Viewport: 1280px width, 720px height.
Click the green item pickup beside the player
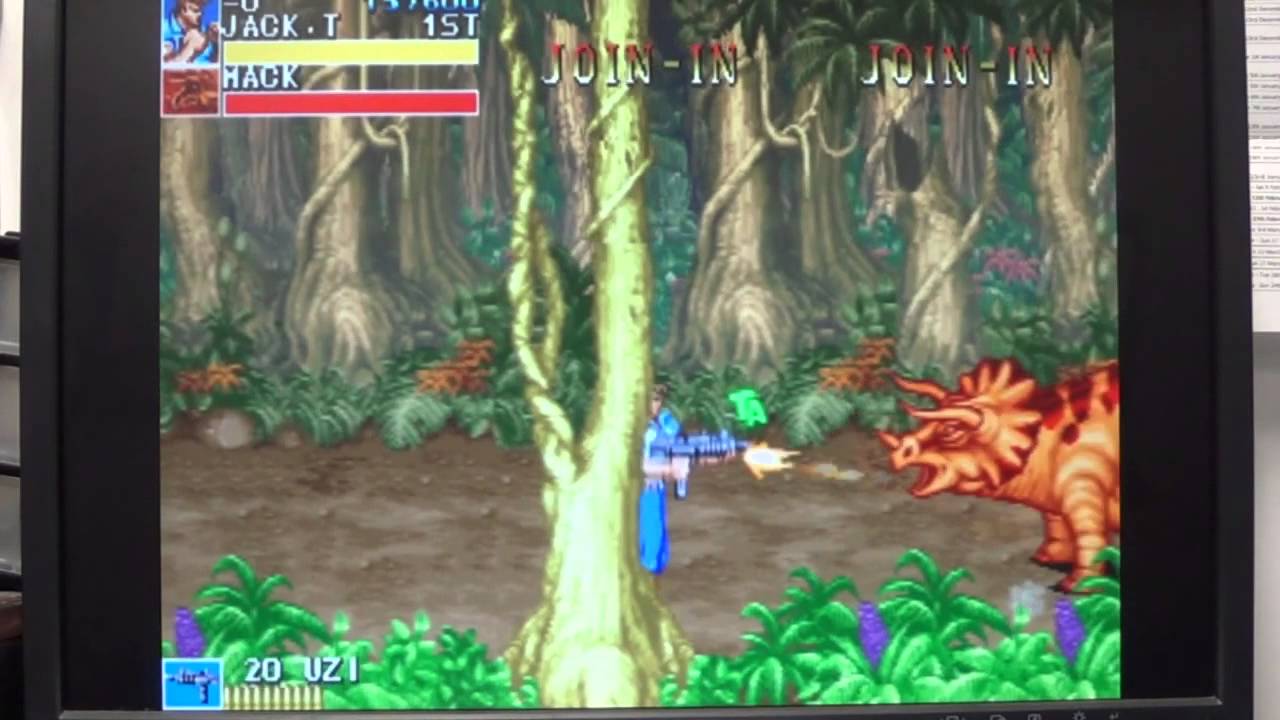748,405
